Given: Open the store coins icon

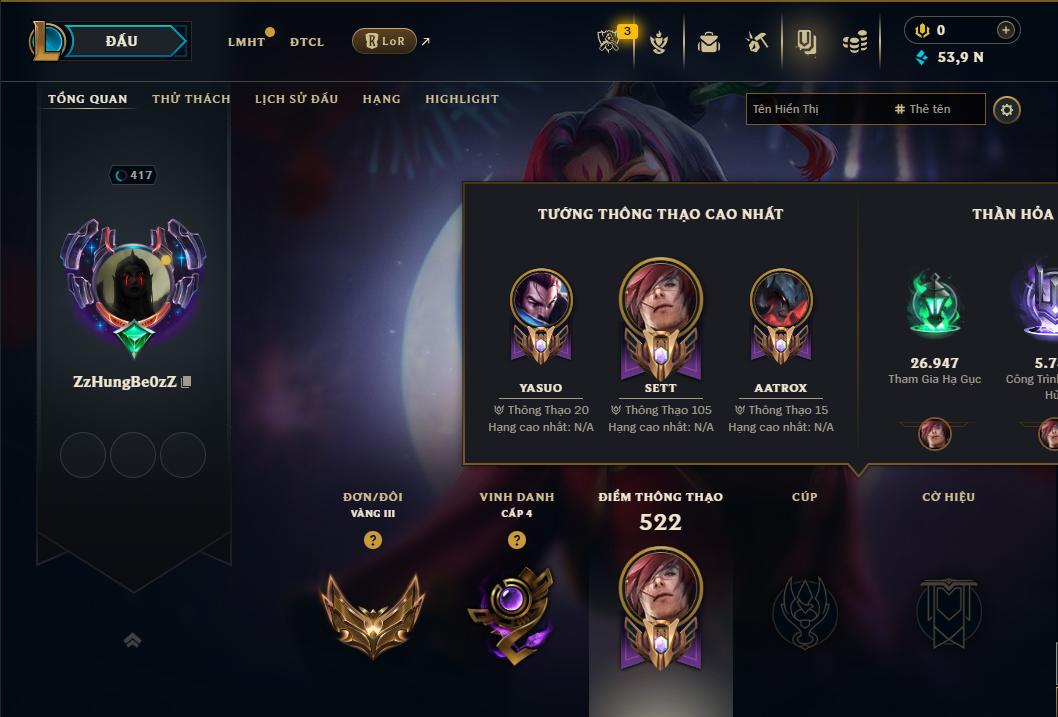Looking at the screenshot, I should click(854, 42).
